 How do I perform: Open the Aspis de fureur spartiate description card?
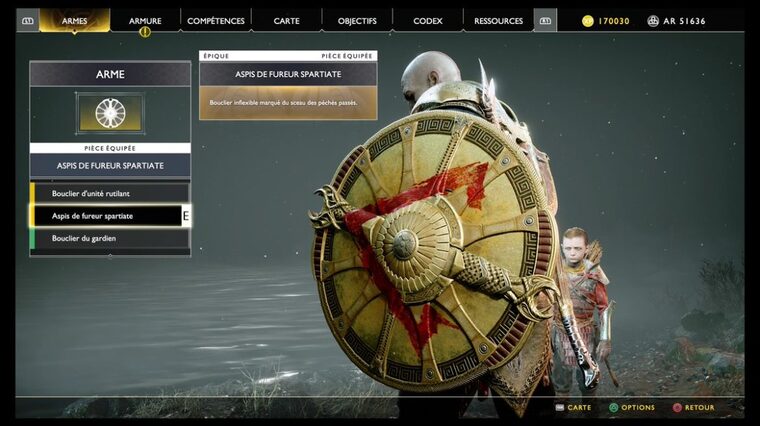pos(288,92)
